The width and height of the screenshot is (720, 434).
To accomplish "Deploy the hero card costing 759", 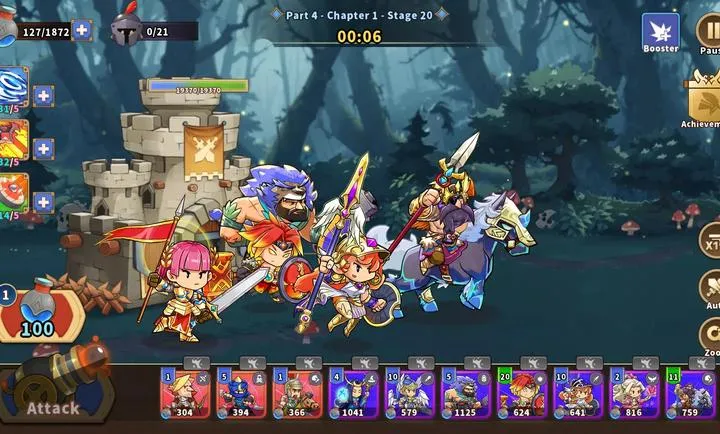I will click(690, 393).
